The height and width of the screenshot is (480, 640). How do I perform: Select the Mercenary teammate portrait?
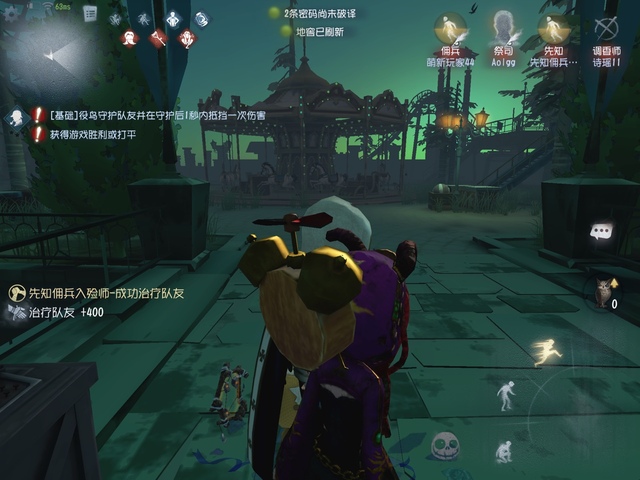coord(450,28)
